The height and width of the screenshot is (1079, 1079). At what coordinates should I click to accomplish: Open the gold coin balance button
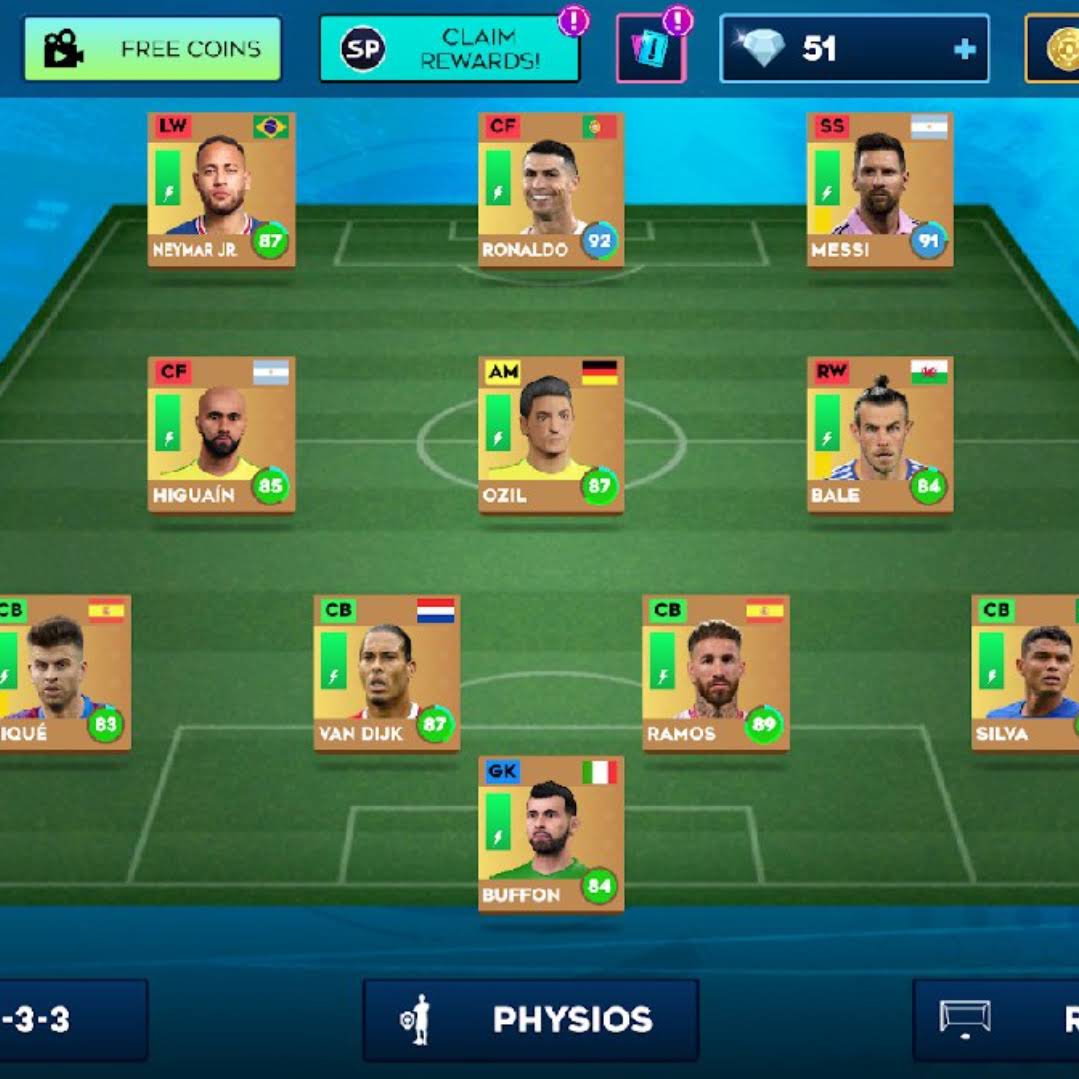[x=1053, y=48]
